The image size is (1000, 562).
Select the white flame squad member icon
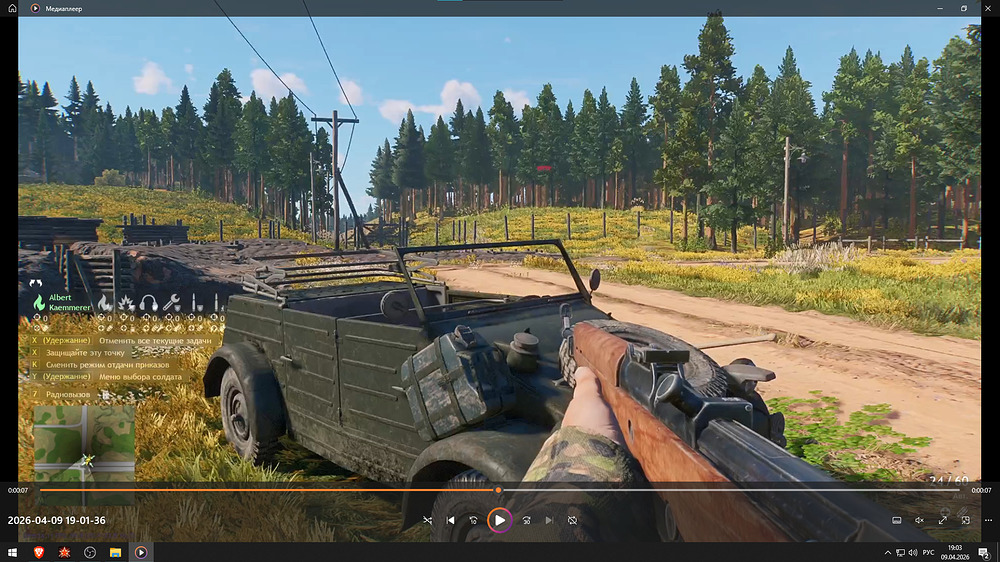coord(104,302)
